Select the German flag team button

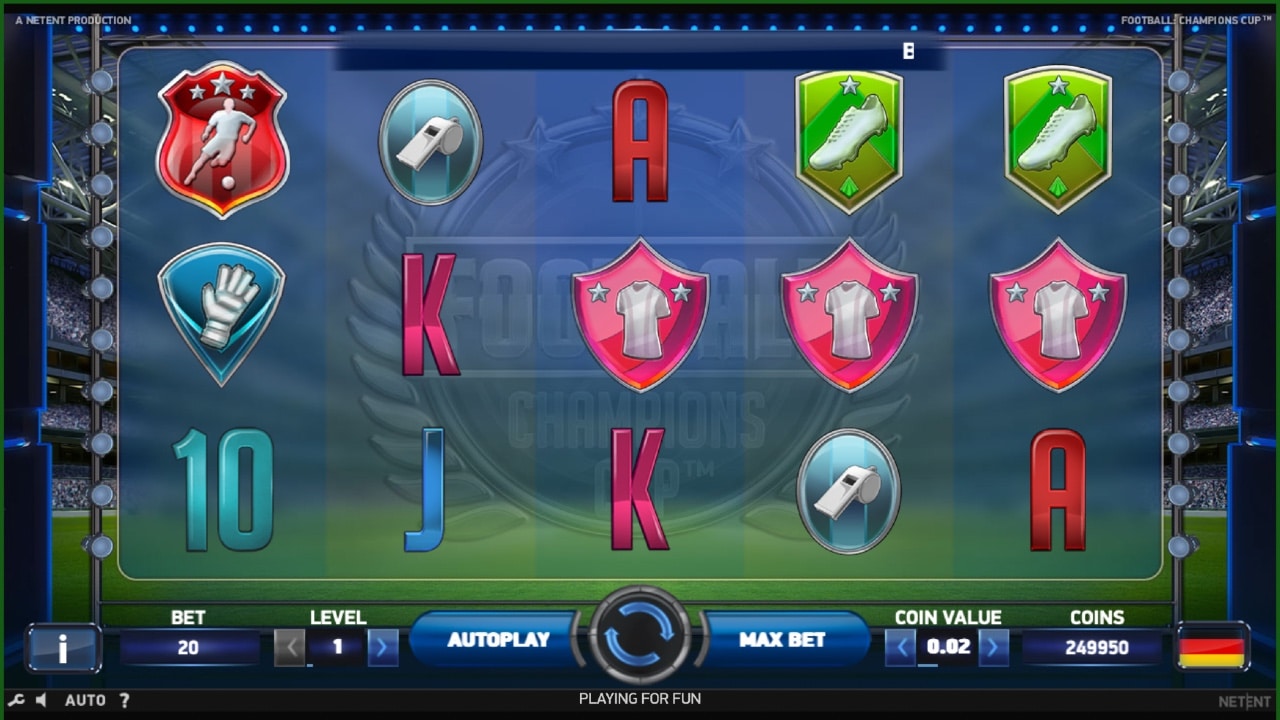pyautogui.click(x=1211, y=648)
